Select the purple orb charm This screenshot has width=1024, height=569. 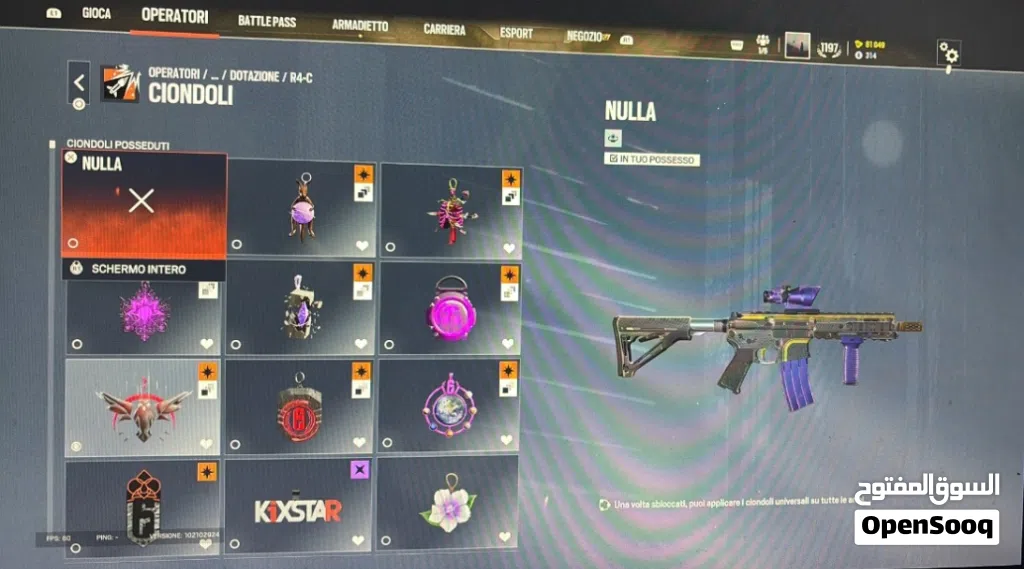302,208
